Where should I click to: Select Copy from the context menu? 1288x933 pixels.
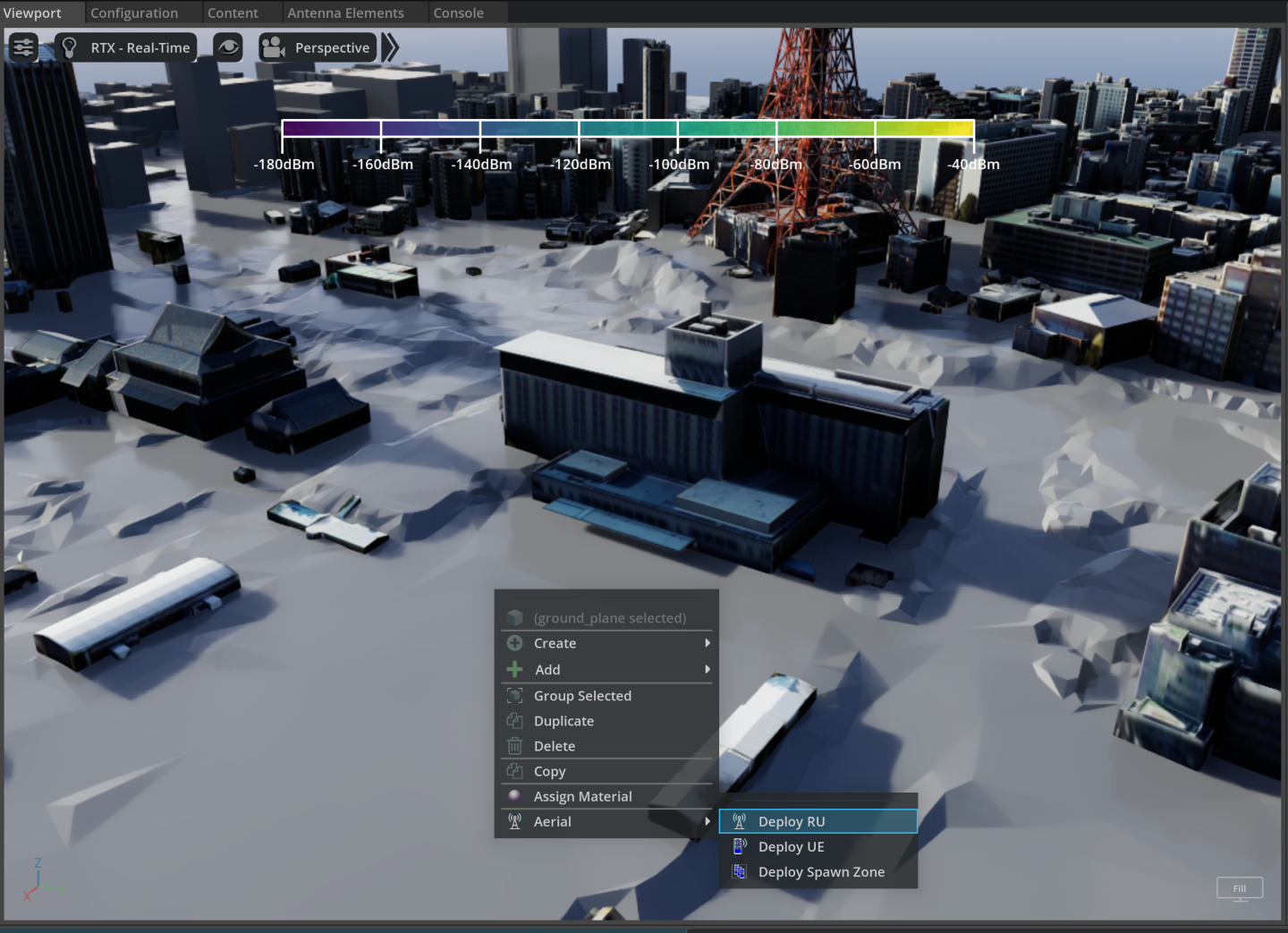[x=549, y=771]
